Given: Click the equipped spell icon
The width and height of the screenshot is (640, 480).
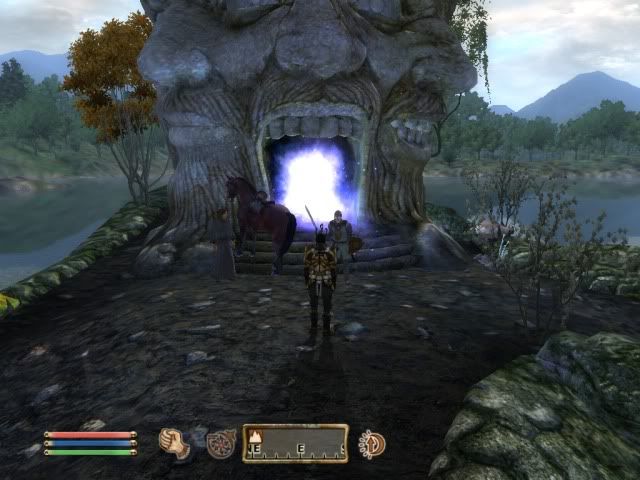Looking at the screenshot, I should coord(221,443).
